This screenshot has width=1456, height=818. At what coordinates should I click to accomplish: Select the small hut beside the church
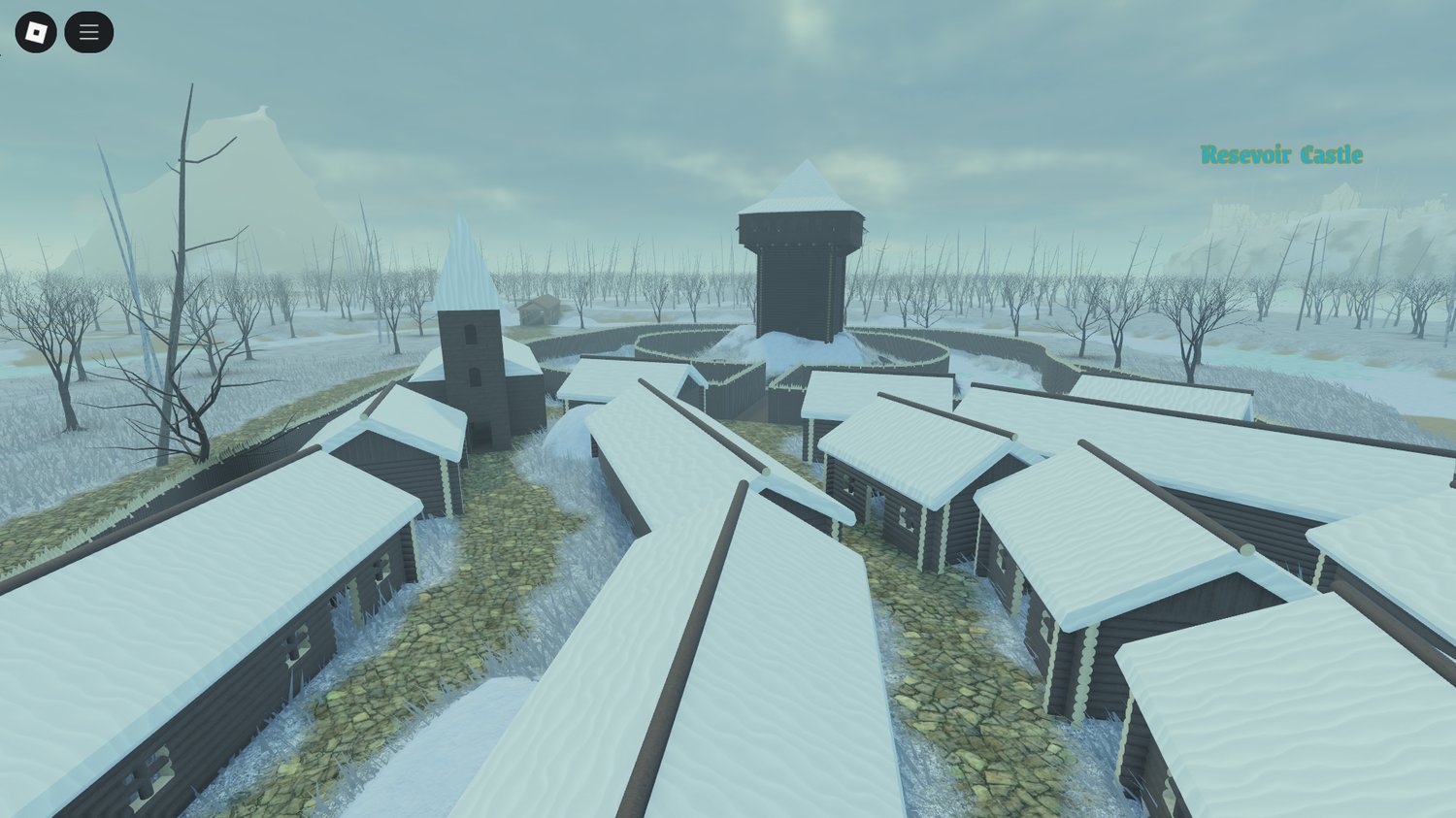point(541,311)
